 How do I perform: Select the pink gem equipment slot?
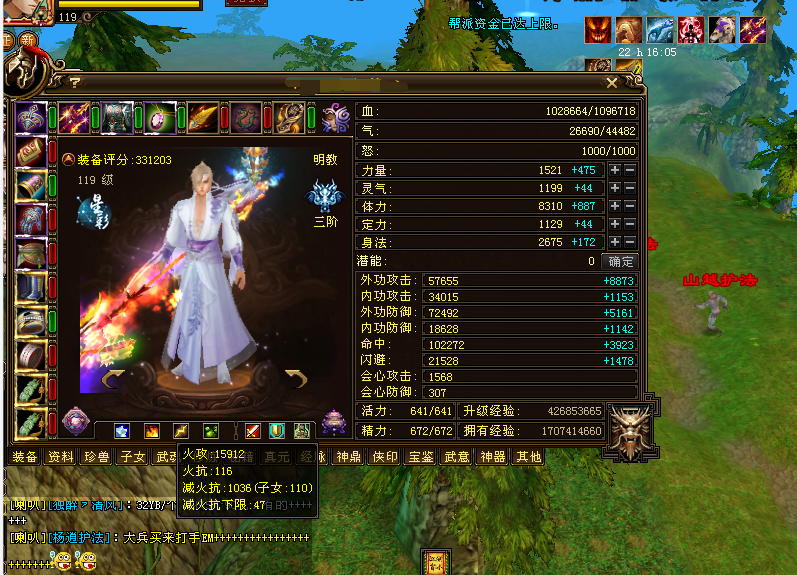(160, 118)
